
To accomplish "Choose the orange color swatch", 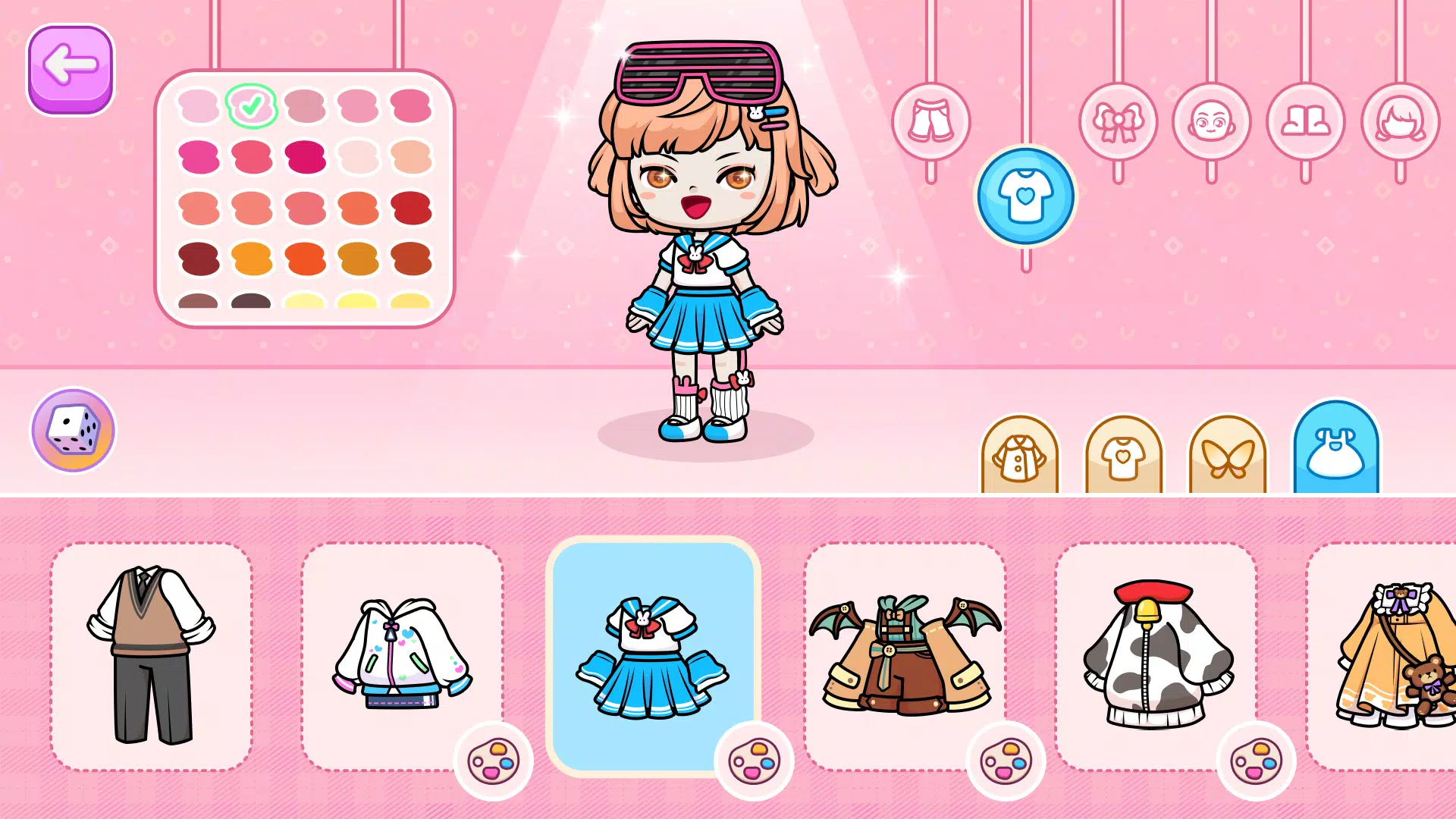I will [x=252, y=259].
